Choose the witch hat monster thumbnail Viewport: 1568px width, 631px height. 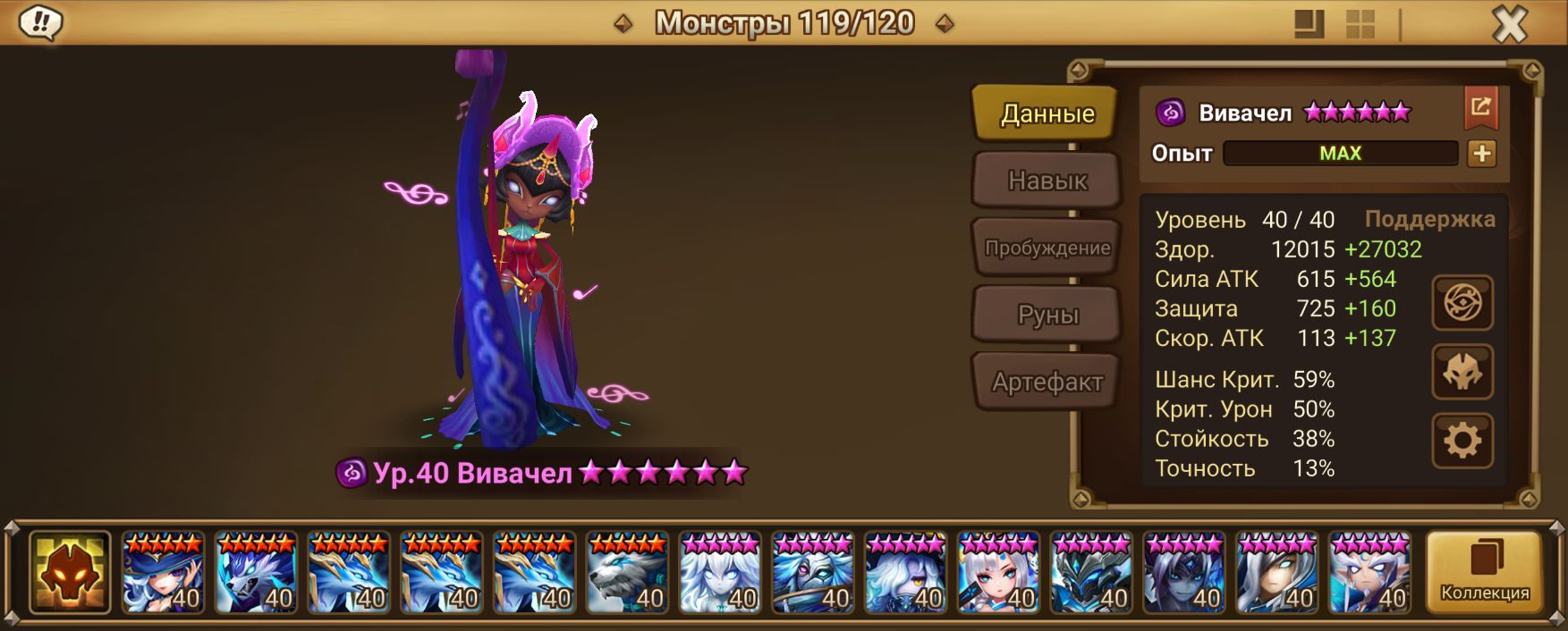[x=163, y=572]
